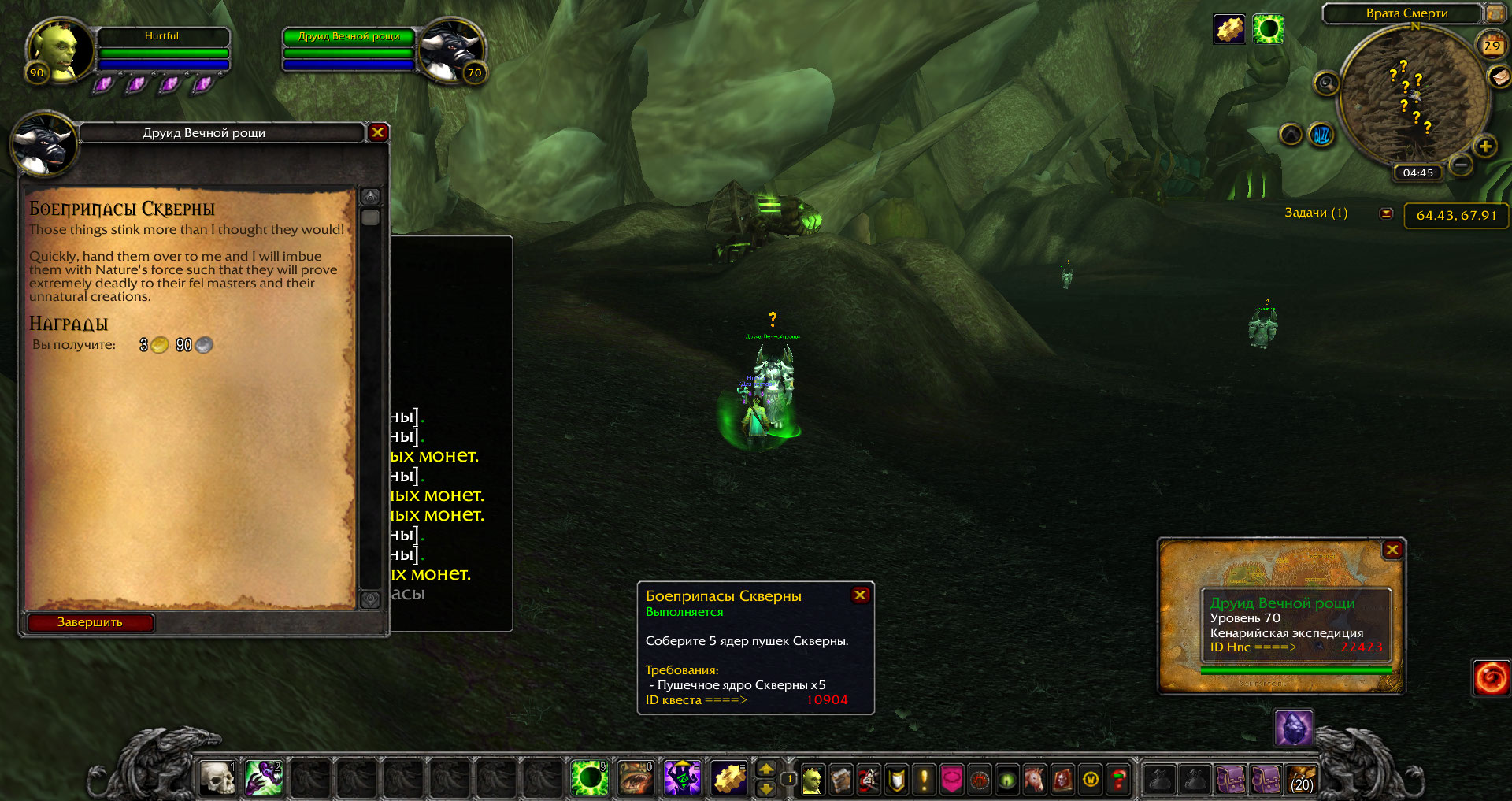Screen dimensions: 1512x801
Task: Open the mail envelope notification icon
Action: click(1499, 76)
